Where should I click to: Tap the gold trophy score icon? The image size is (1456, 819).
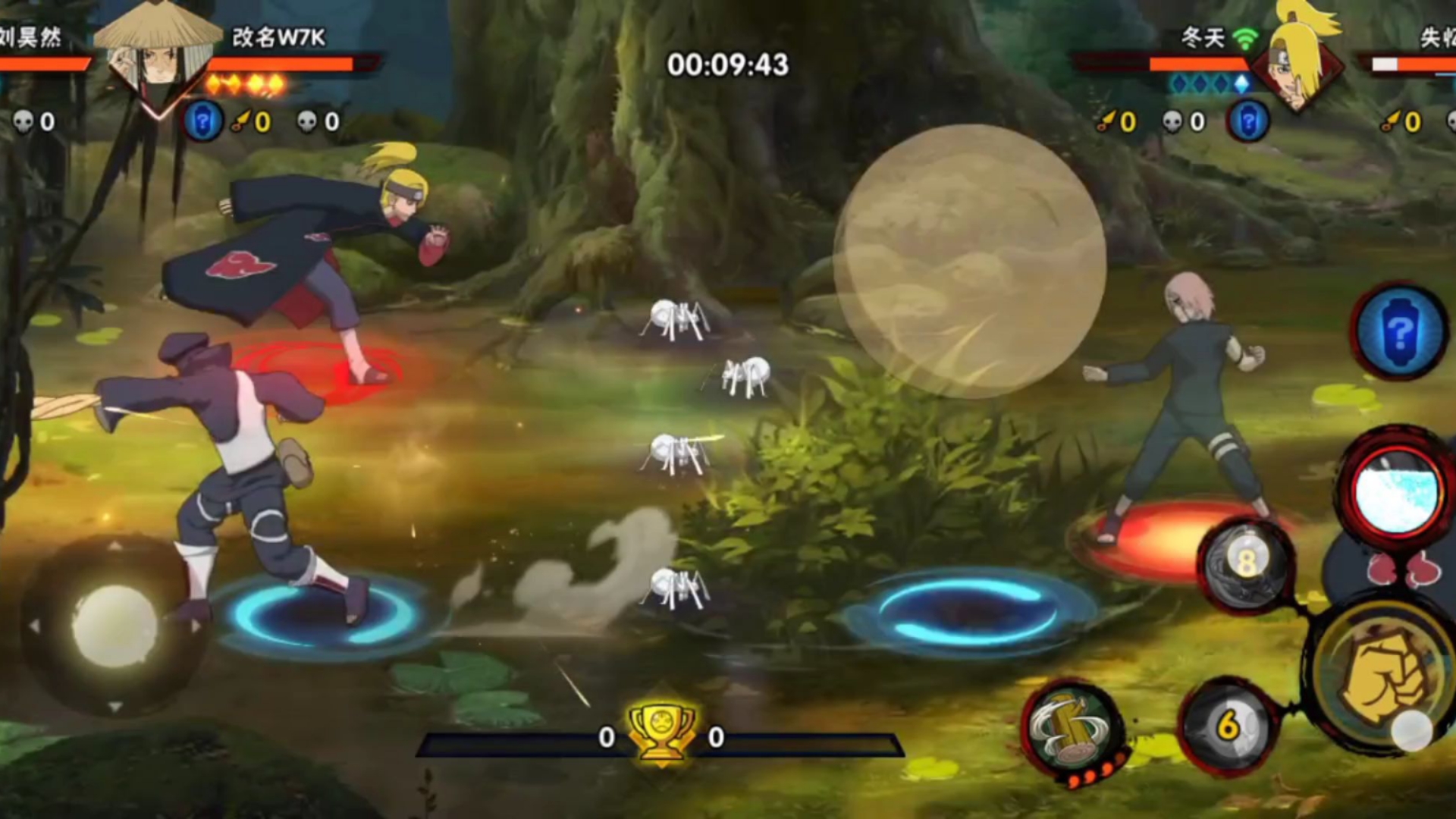[x=661, y=731]
